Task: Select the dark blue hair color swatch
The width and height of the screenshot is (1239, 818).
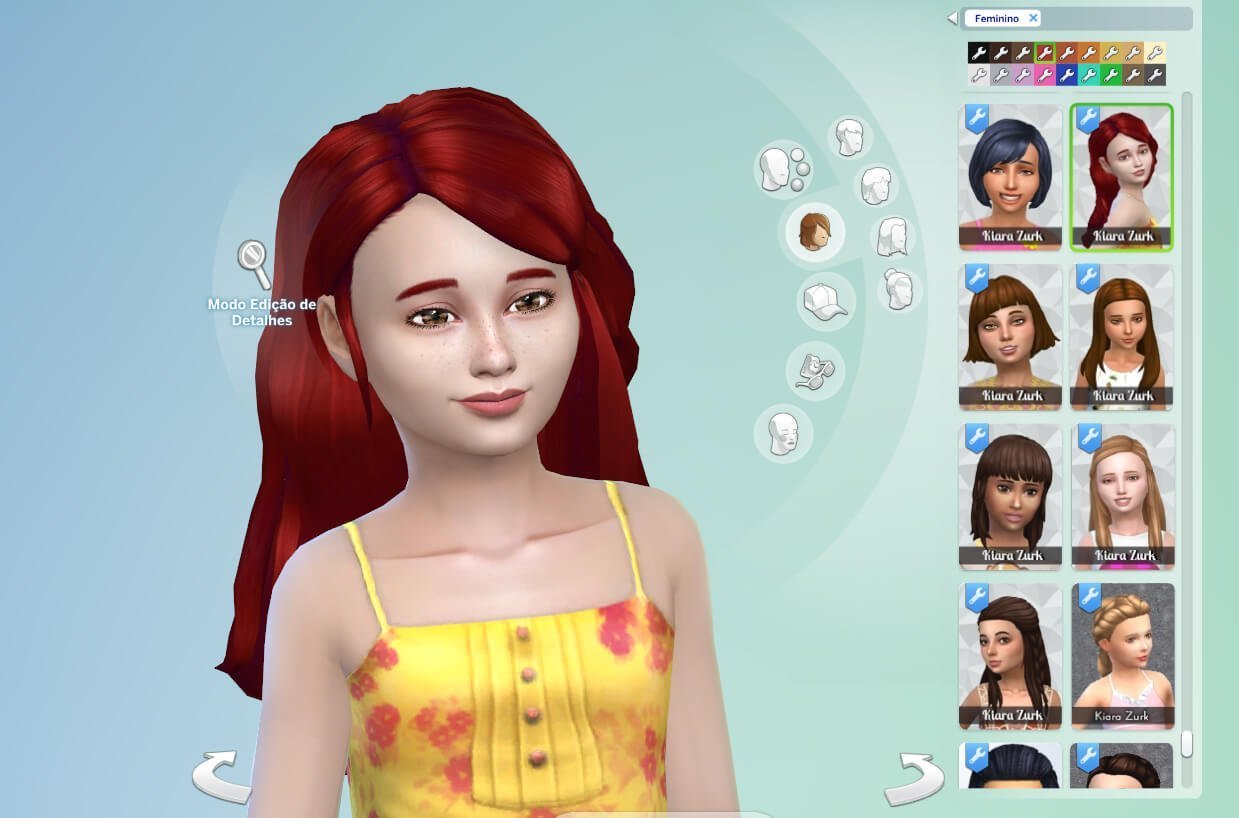Action: click(x=1067, y=75)
